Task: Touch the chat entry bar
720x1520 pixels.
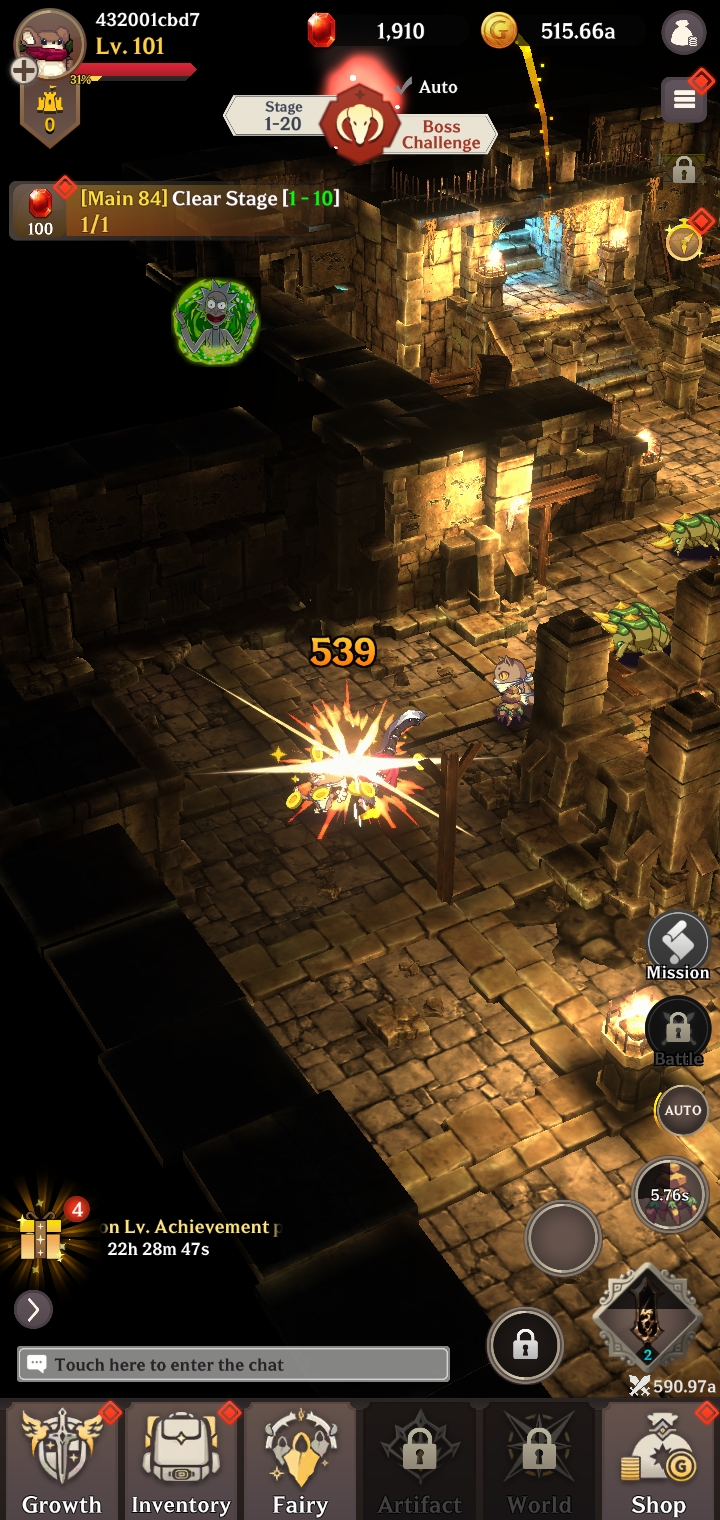Action: tap(233, 1364)
